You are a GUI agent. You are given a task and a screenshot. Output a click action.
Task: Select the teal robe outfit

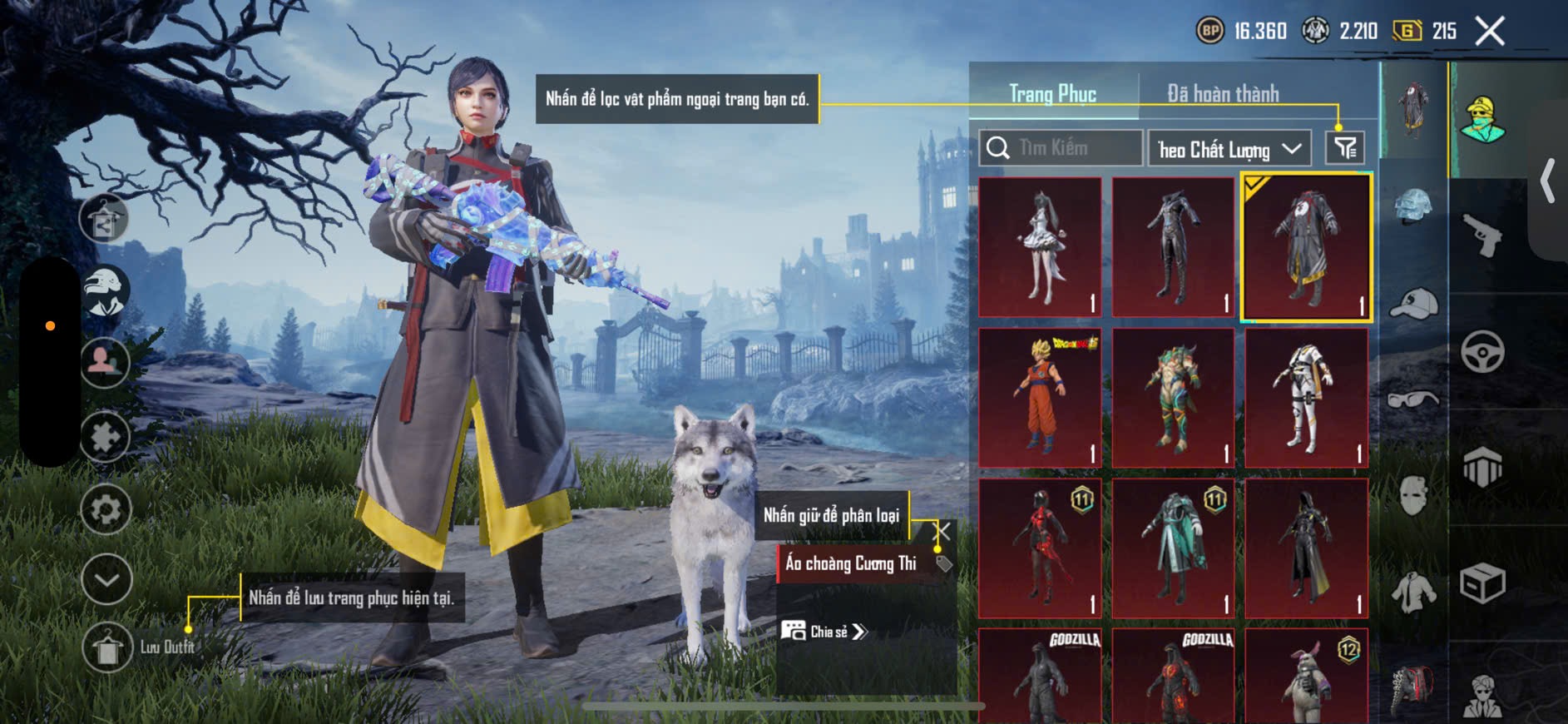(x=1173, y=548)
